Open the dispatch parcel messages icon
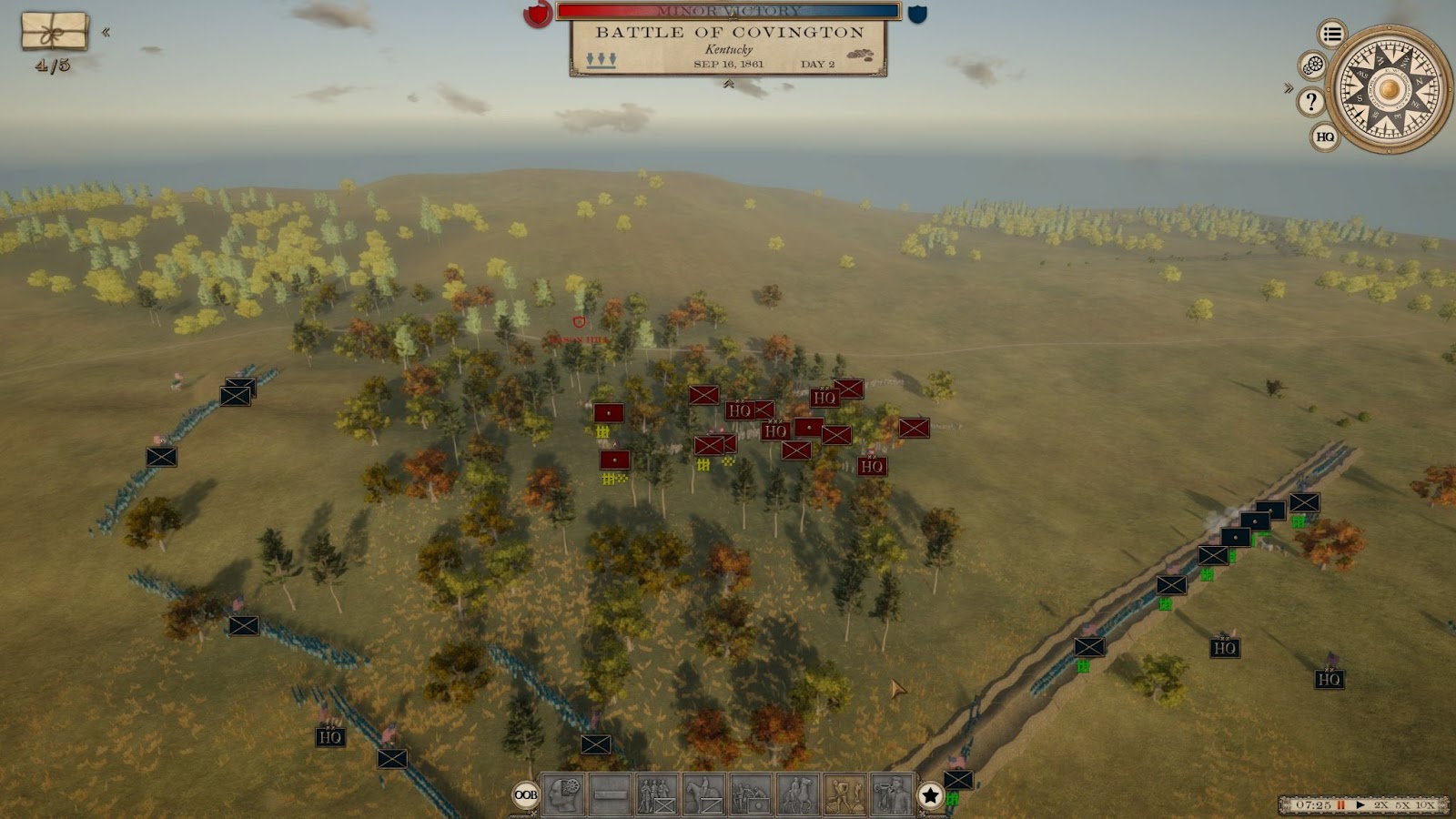The height and width of the screenshot is (819, 1456). [x=55, y=32]
